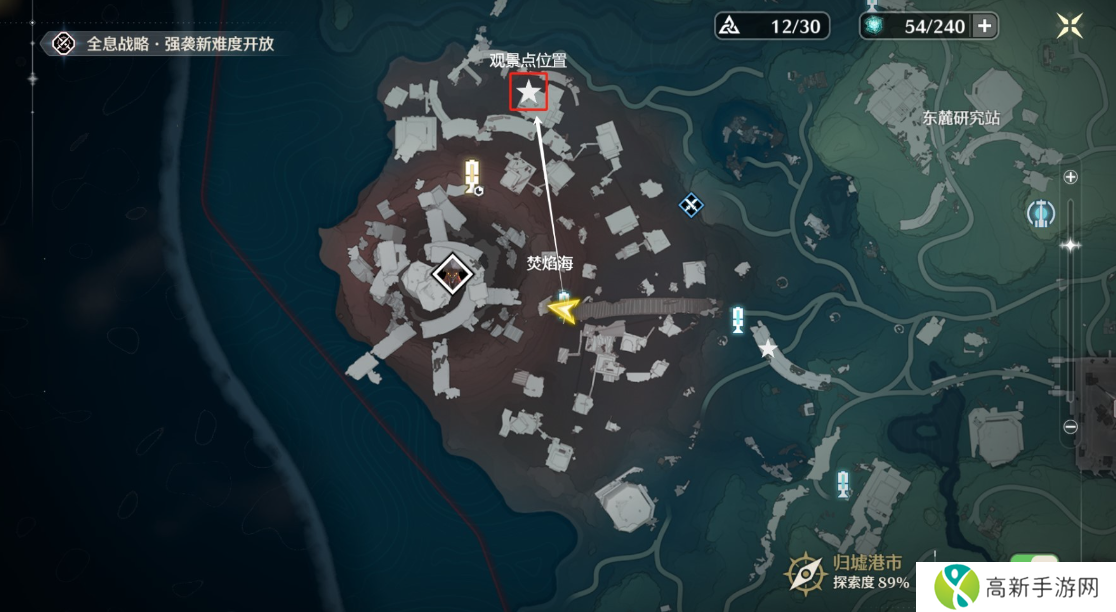The image size is (1116, 612).
Task: Select the black diamond boss marker
Action: tap(452, 273)
